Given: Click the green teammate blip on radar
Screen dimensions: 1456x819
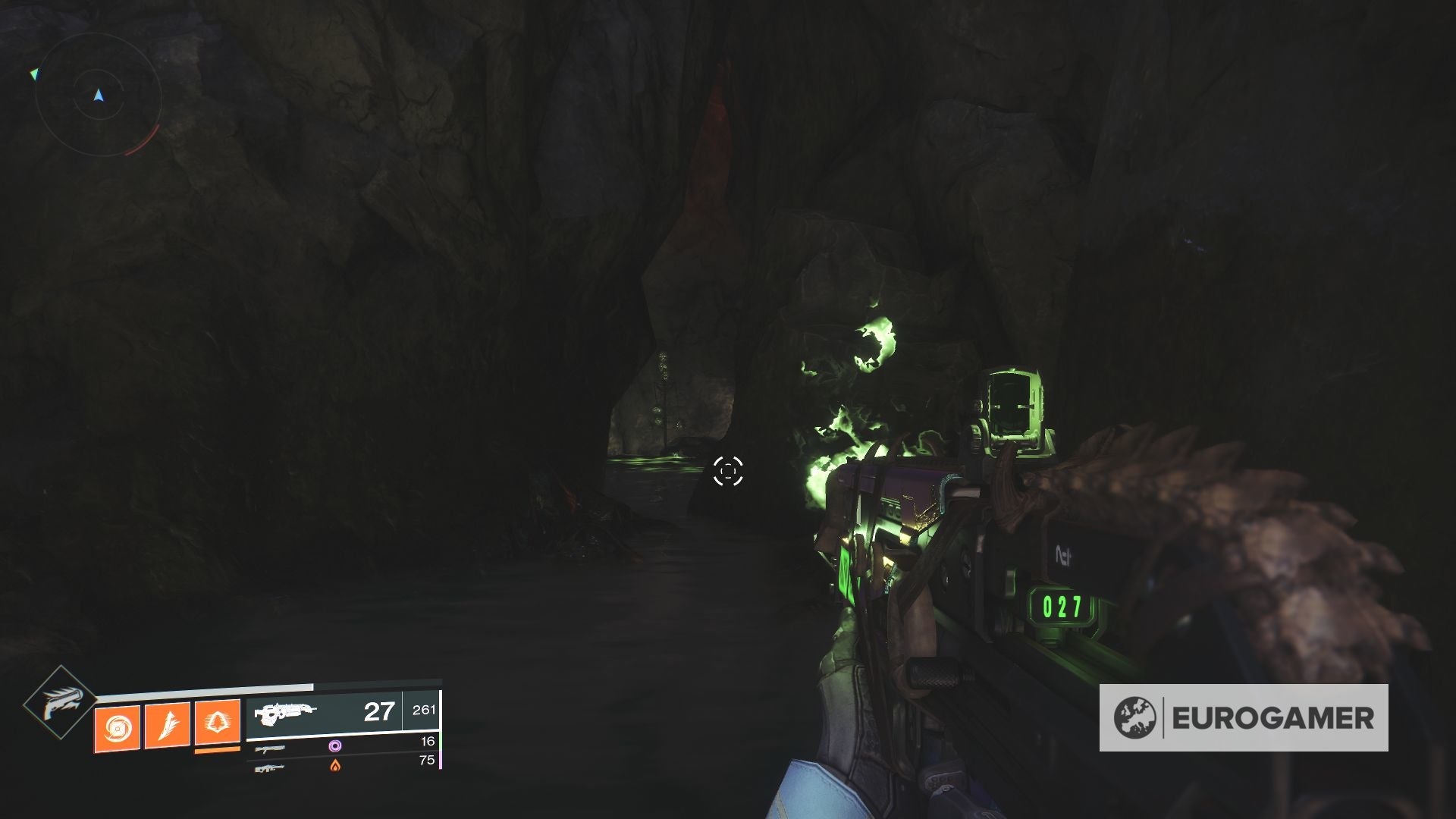Looking at the screenshot, I should [x=35, y=74].
